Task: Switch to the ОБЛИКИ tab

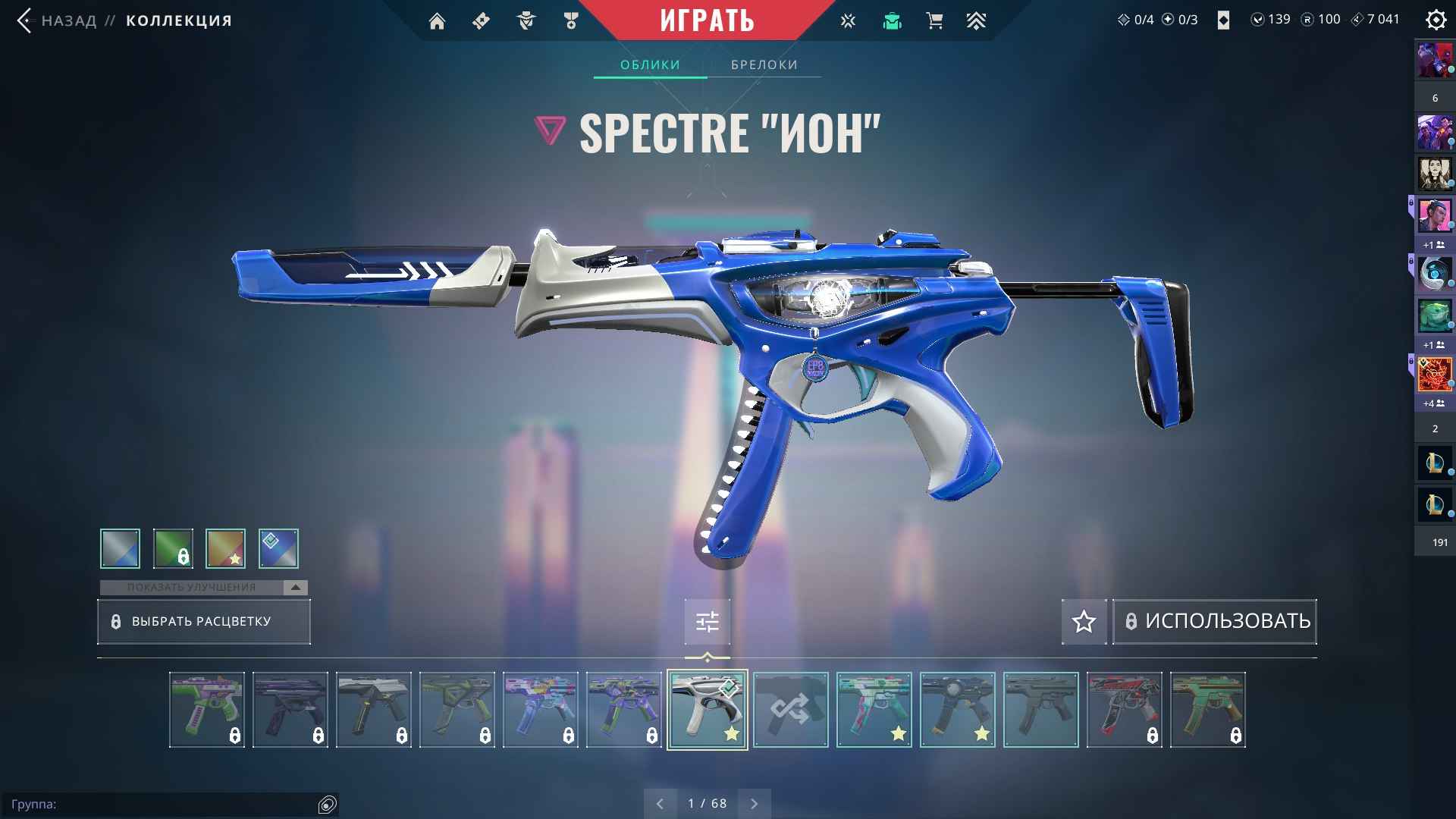Action: pyautogui.click(x=650, y=65)
